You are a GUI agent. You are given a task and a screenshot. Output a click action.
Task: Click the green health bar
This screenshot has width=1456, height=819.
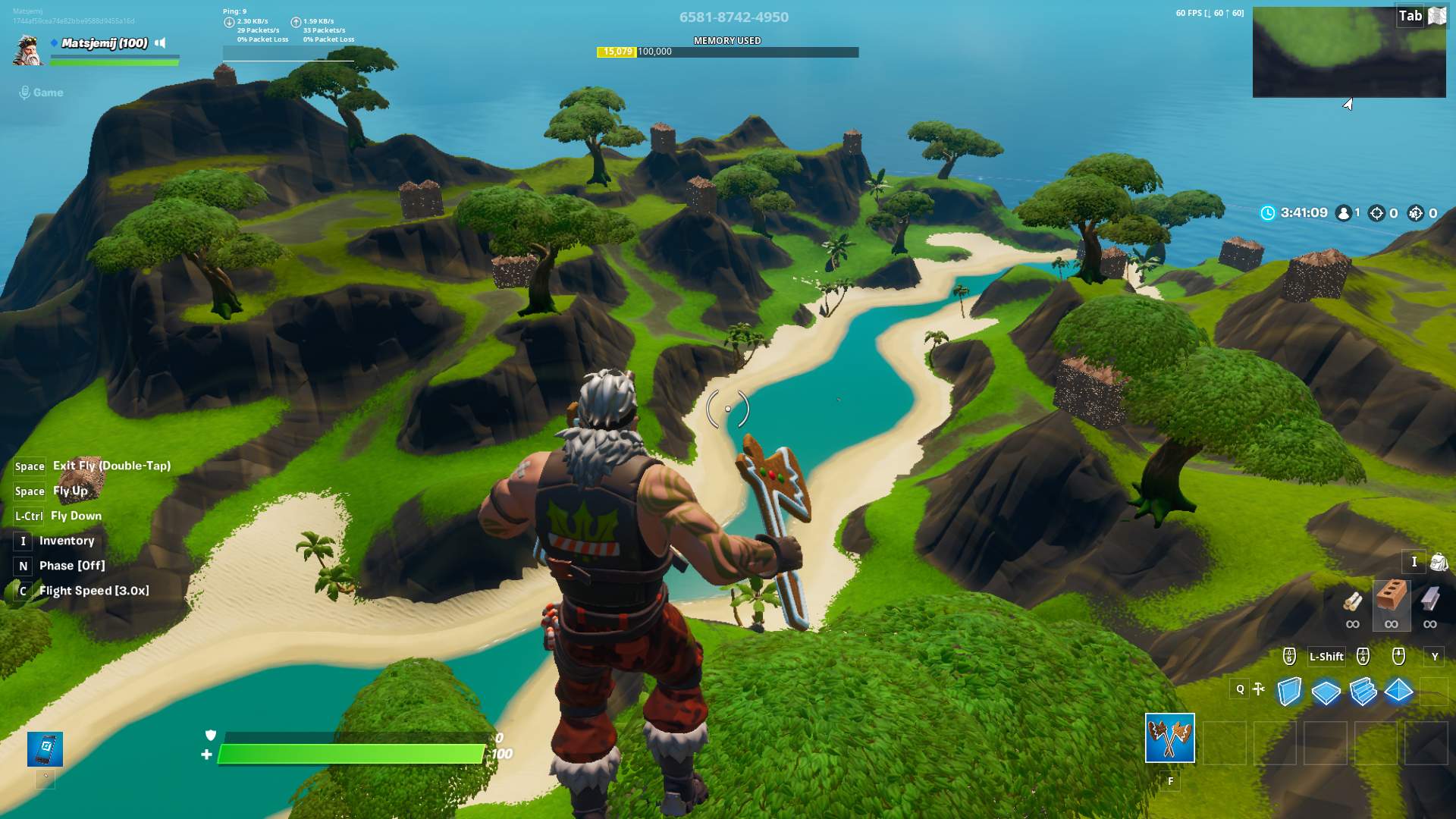(349, 754)
